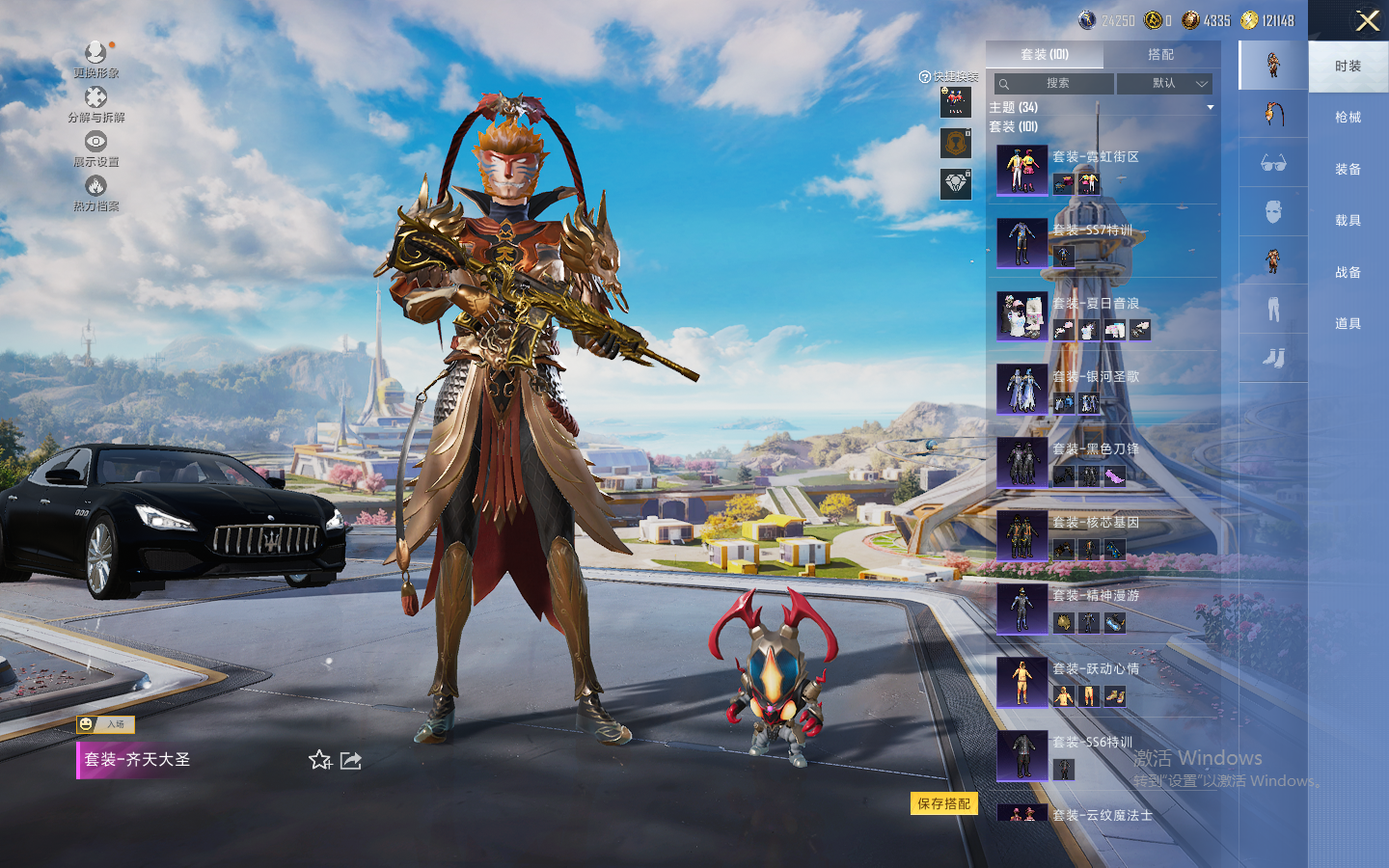The image size is (1389, 868).
Task: Switch to the 搭配 tab
Action: (1160, 55)
